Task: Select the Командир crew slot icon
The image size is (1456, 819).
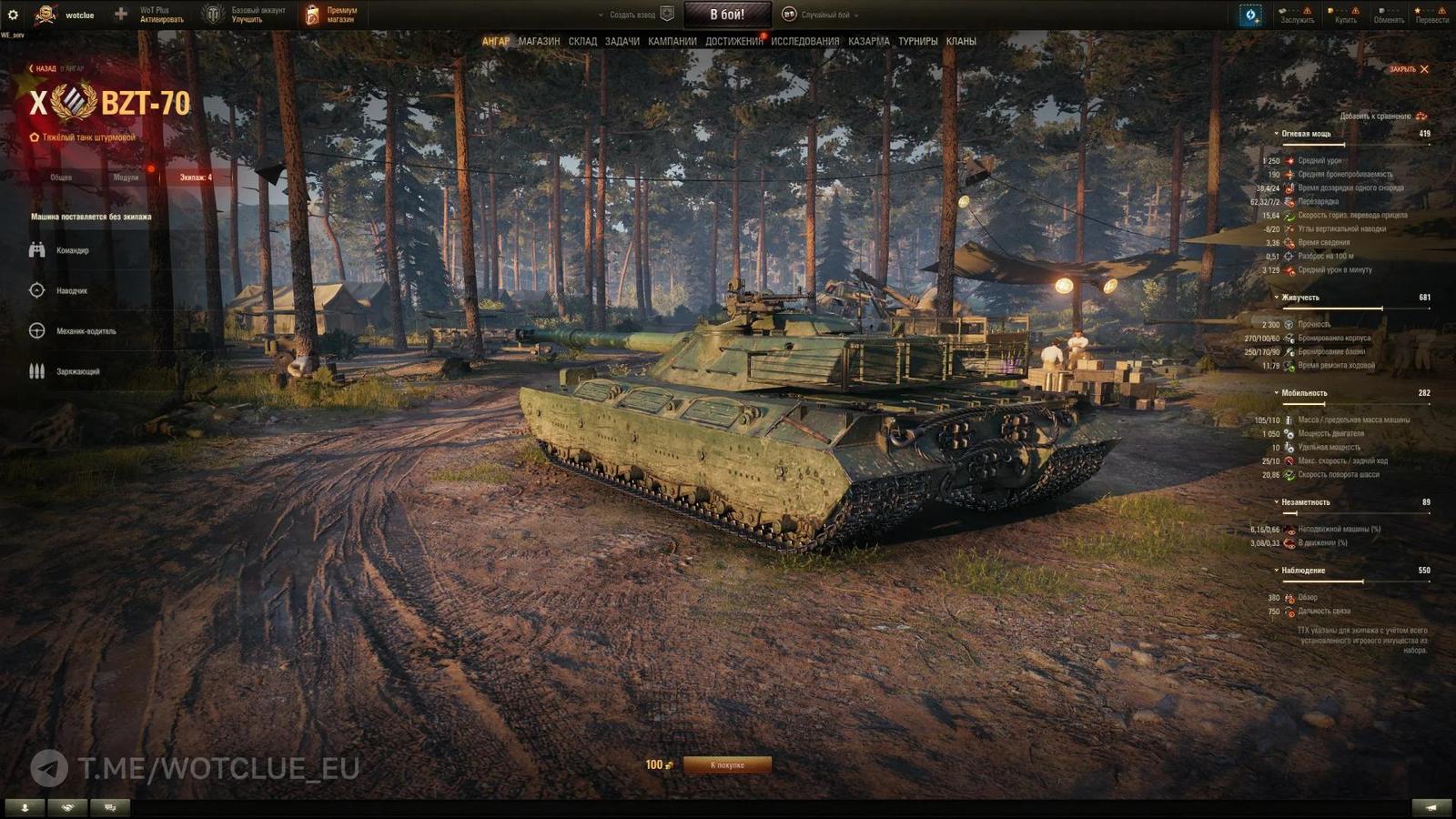Action: pos(36,248)
